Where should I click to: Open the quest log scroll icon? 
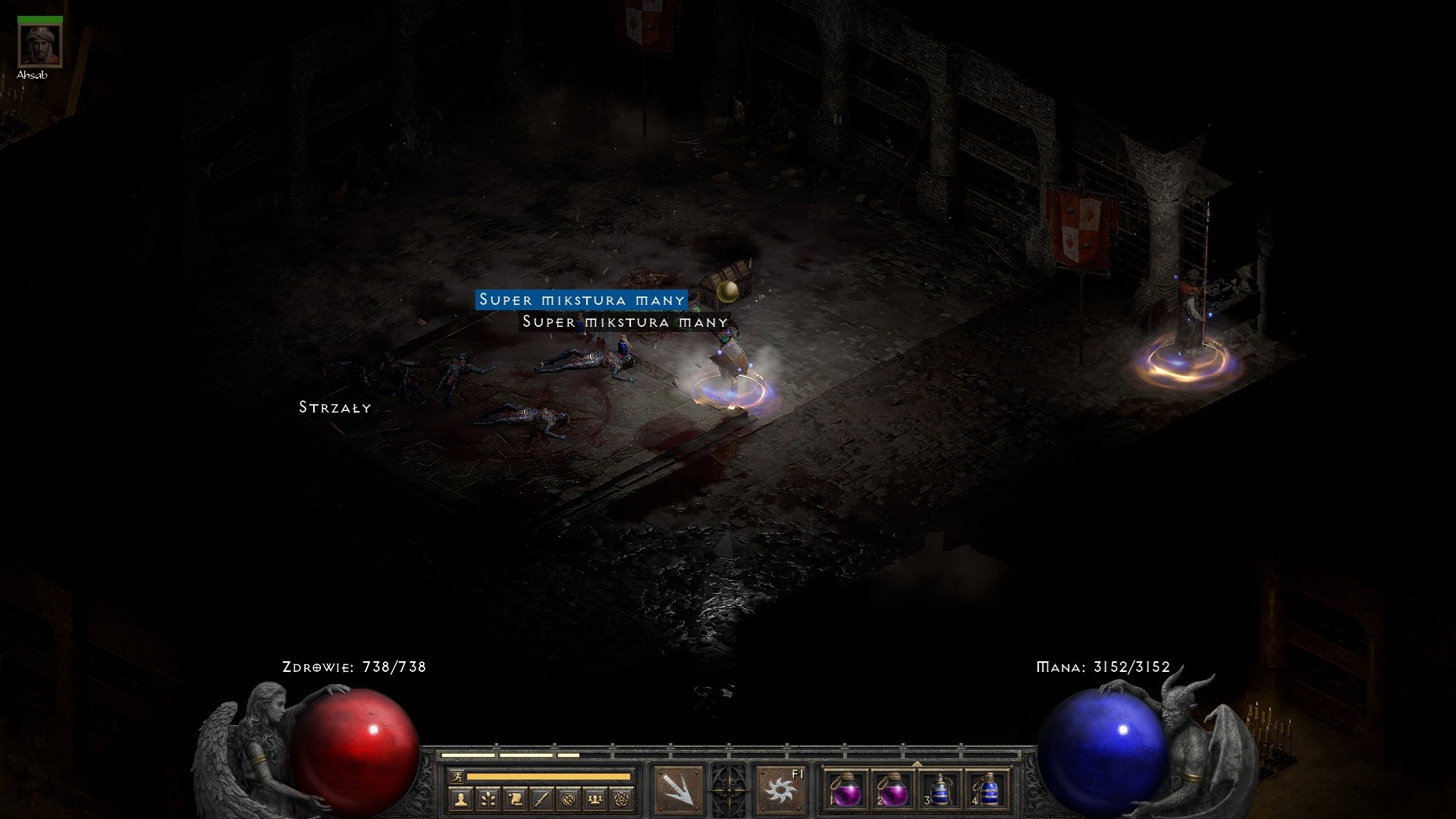(516, 797)
